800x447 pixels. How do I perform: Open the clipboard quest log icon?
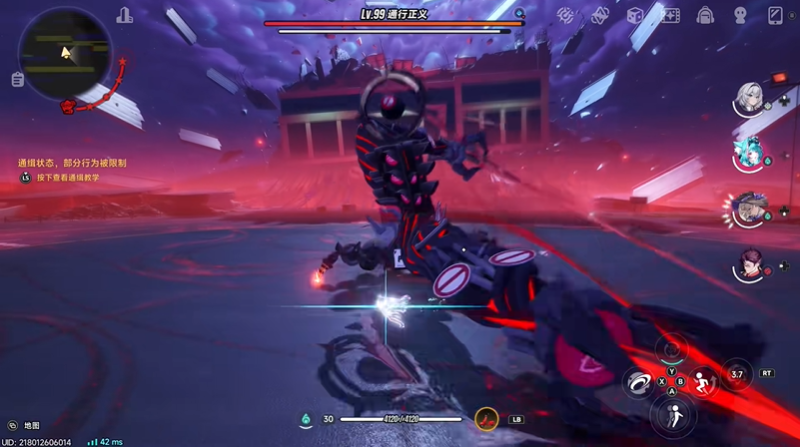18,80
